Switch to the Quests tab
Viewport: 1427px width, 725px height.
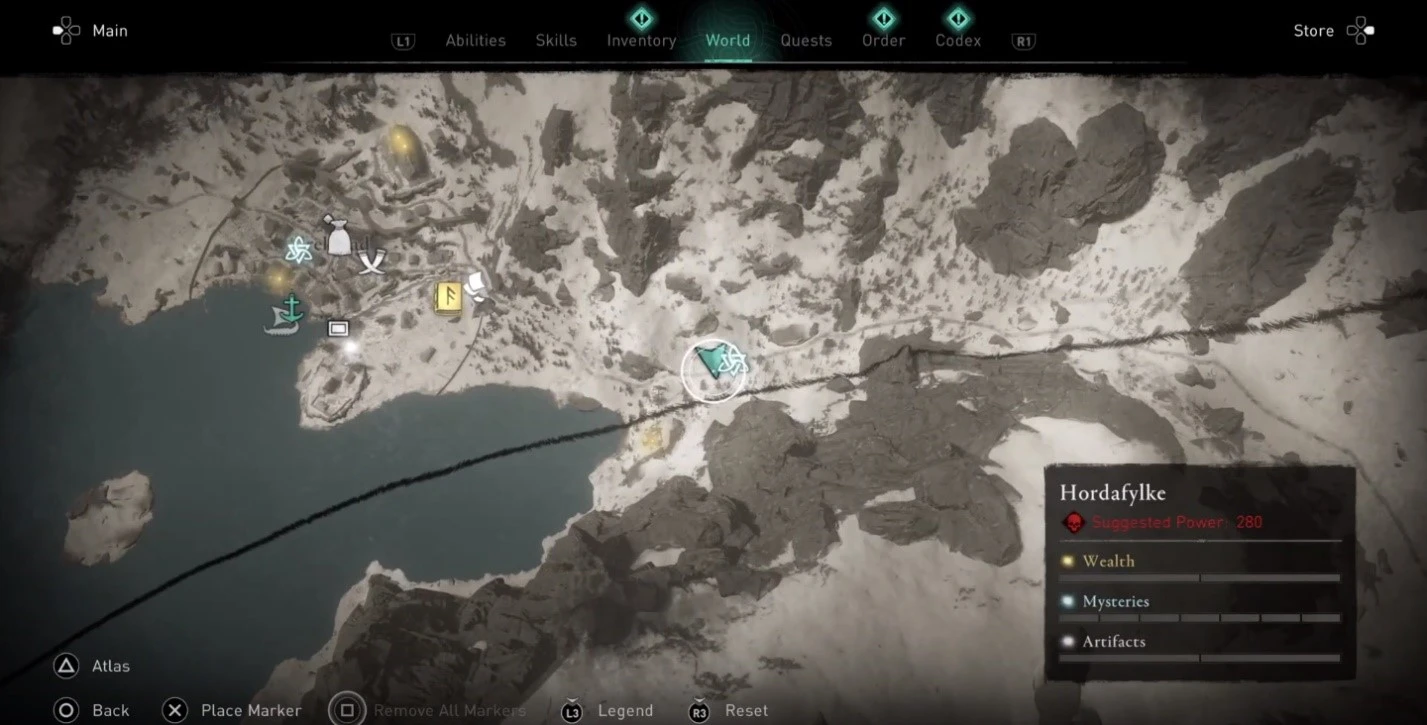(x=806, y=40)
